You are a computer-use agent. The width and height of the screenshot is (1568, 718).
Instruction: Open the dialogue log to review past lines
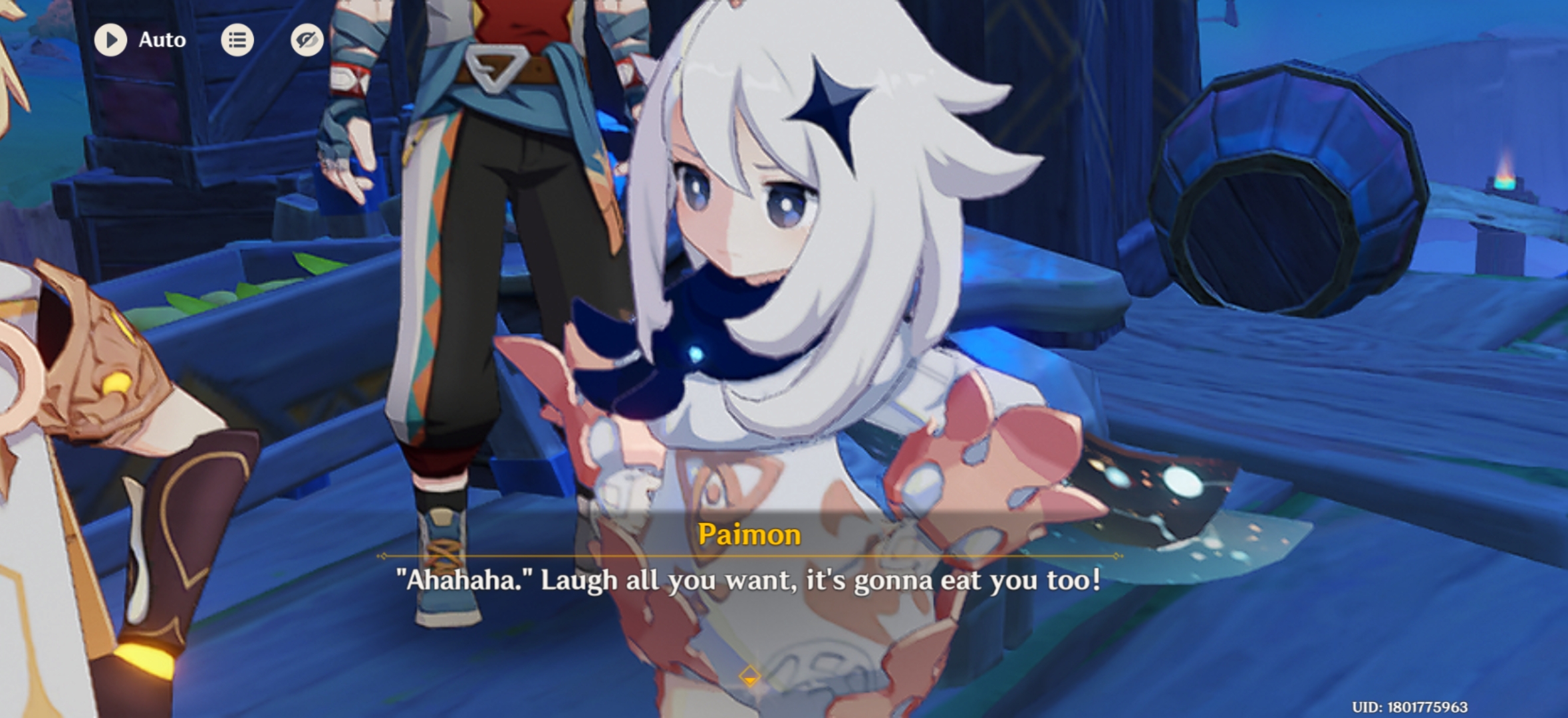point(237,39)
